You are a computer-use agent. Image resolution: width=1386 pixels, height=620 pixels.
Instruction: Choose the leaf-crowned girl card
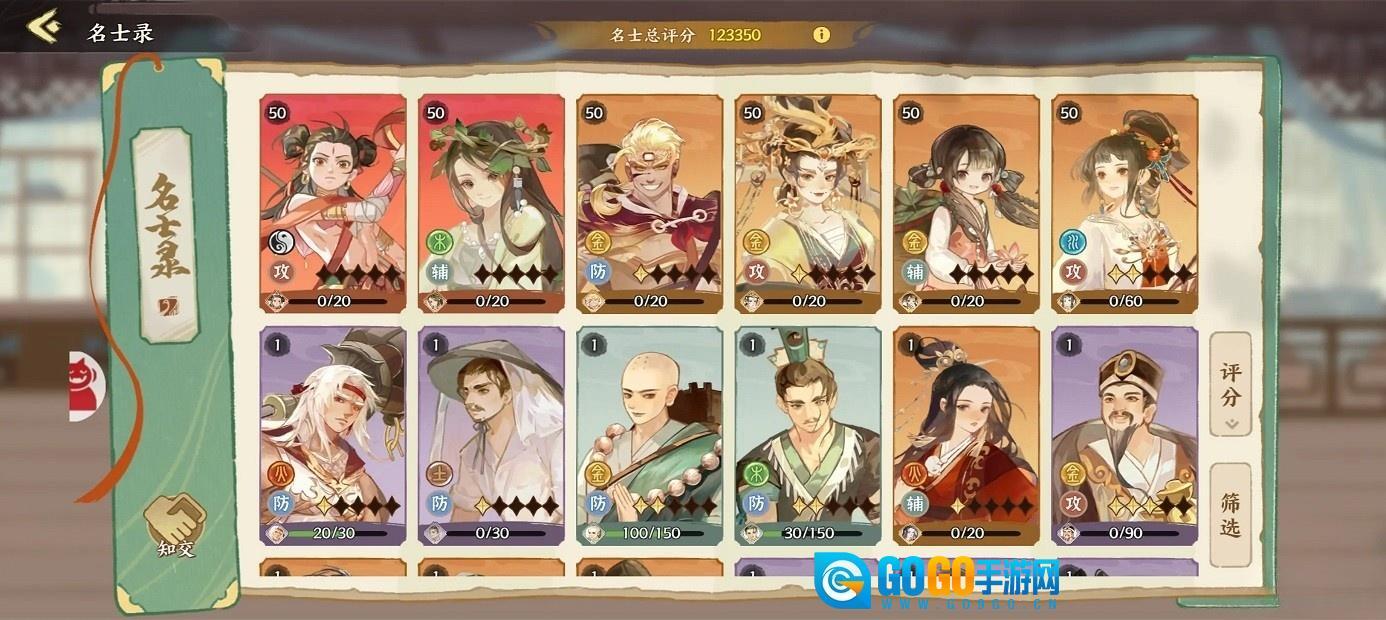[x=491, y=204]
